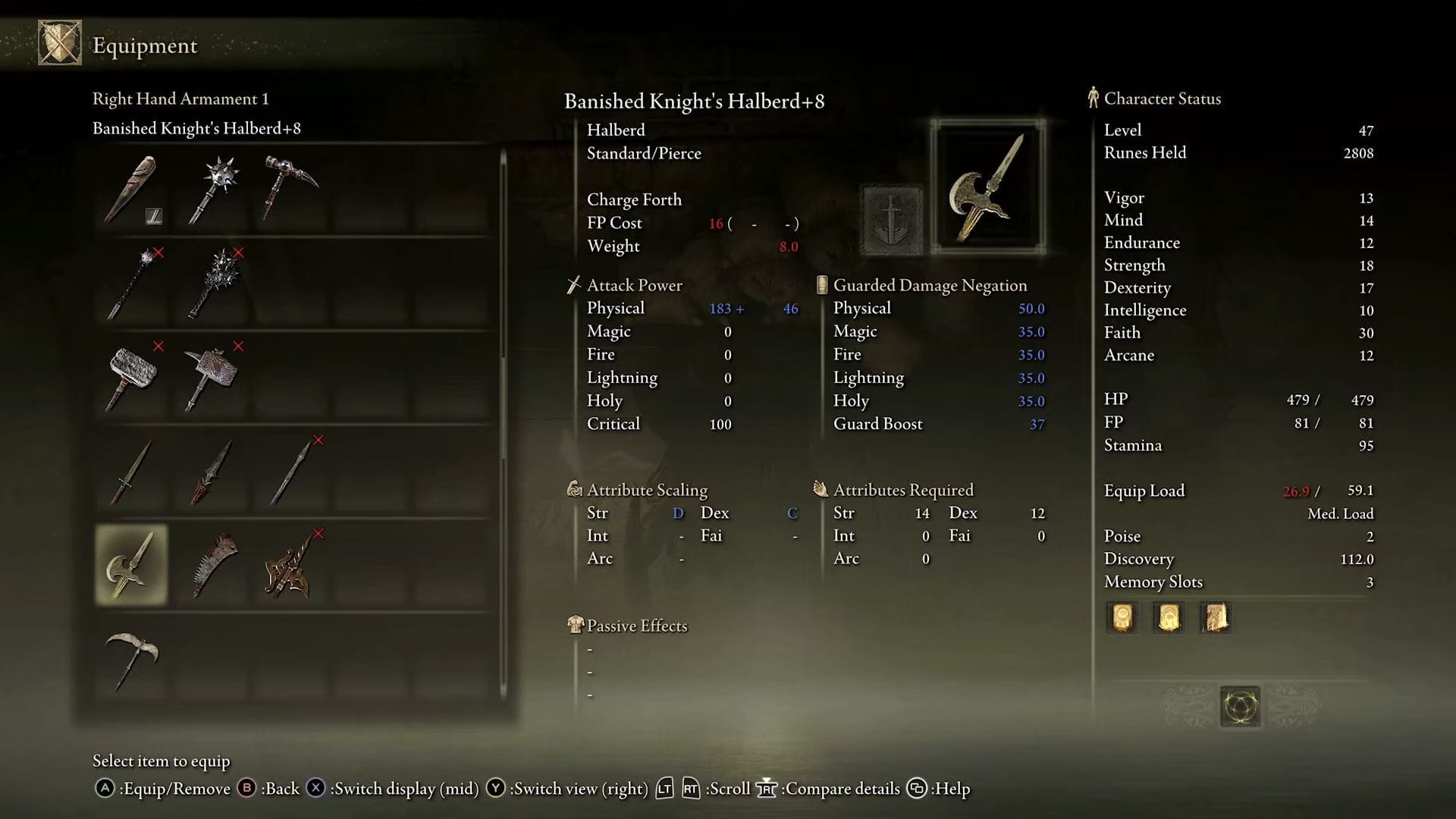Click the Charge Forth skill emblem
1456x819 pixels.
pyautogui.click(x=891, y=220)
